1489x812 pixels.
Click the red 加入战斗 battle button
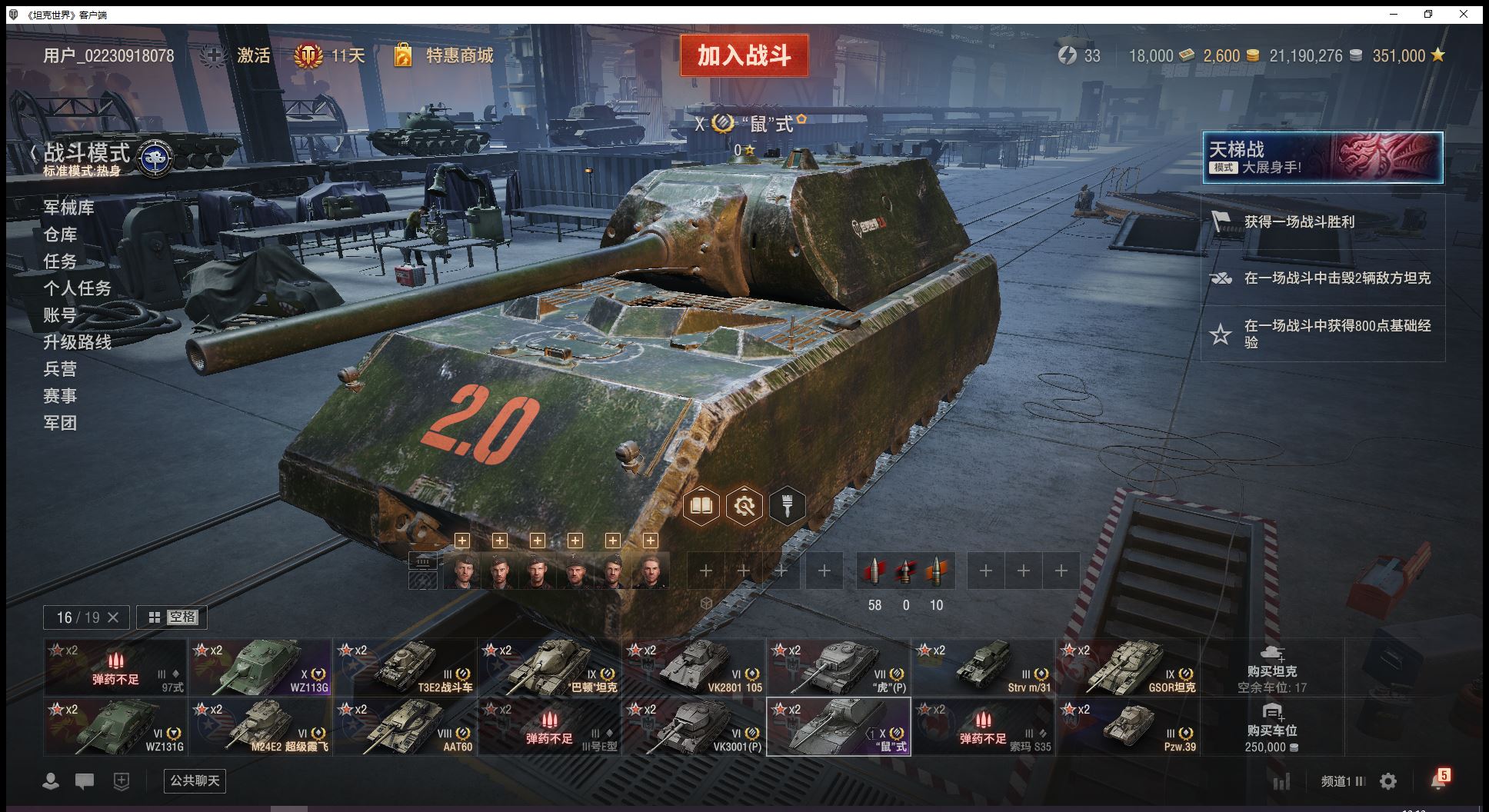pyautogui.click(x=744, y=55)
